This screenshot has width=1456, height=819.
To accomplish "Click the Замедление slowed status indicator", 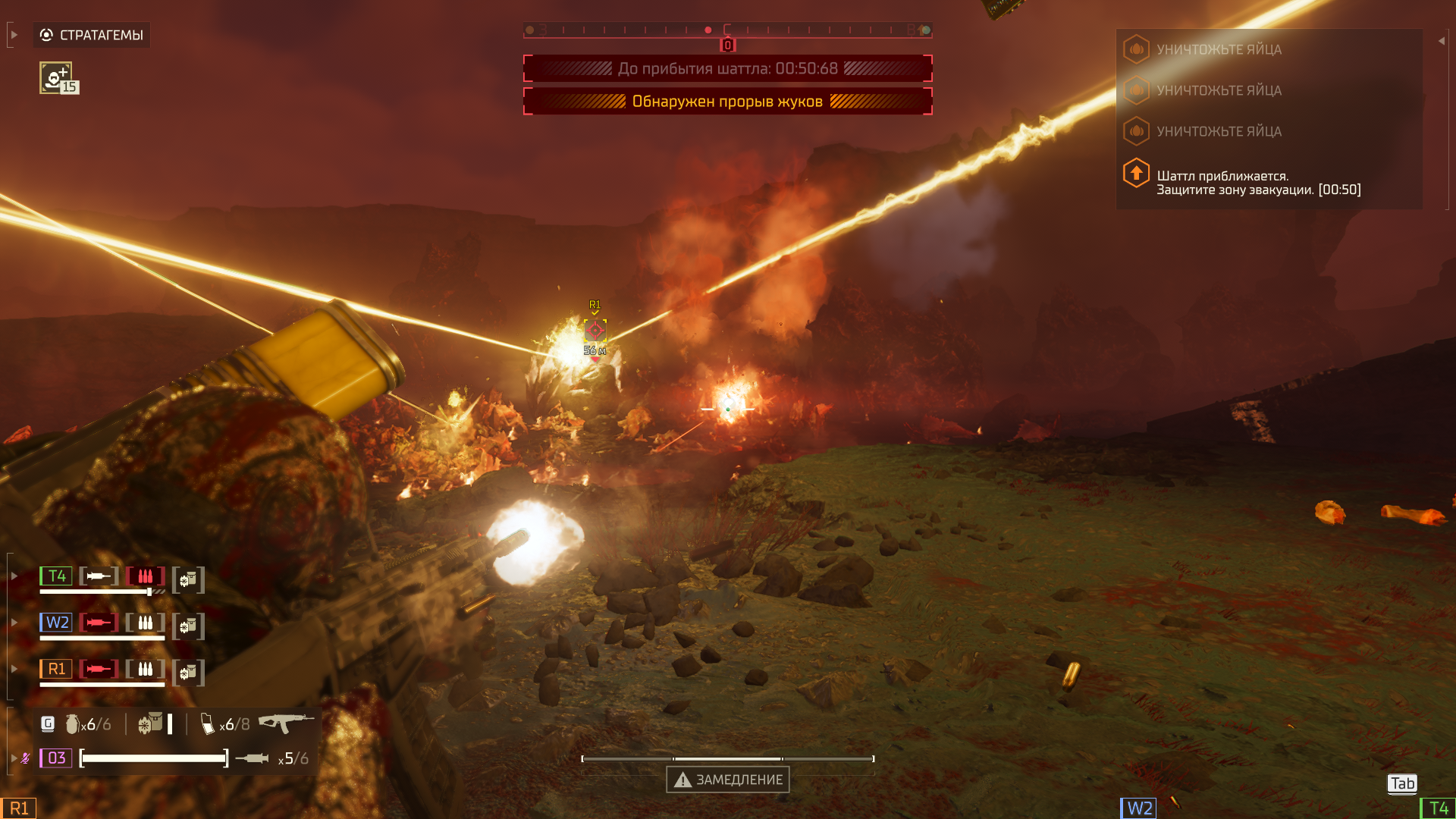I will 728,780.
